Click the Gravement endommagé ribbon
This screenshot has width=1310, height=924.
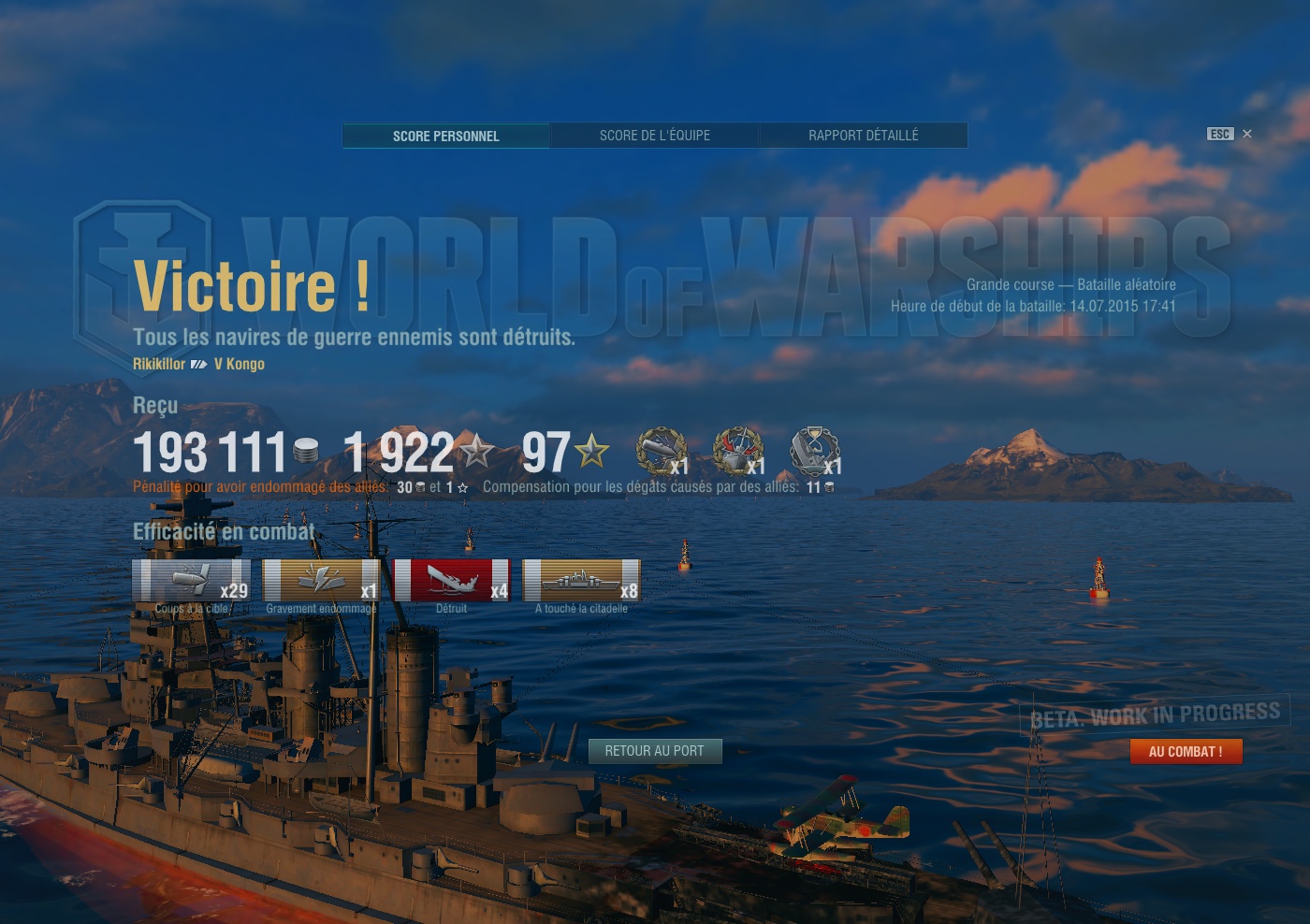[x=321, y=581]
